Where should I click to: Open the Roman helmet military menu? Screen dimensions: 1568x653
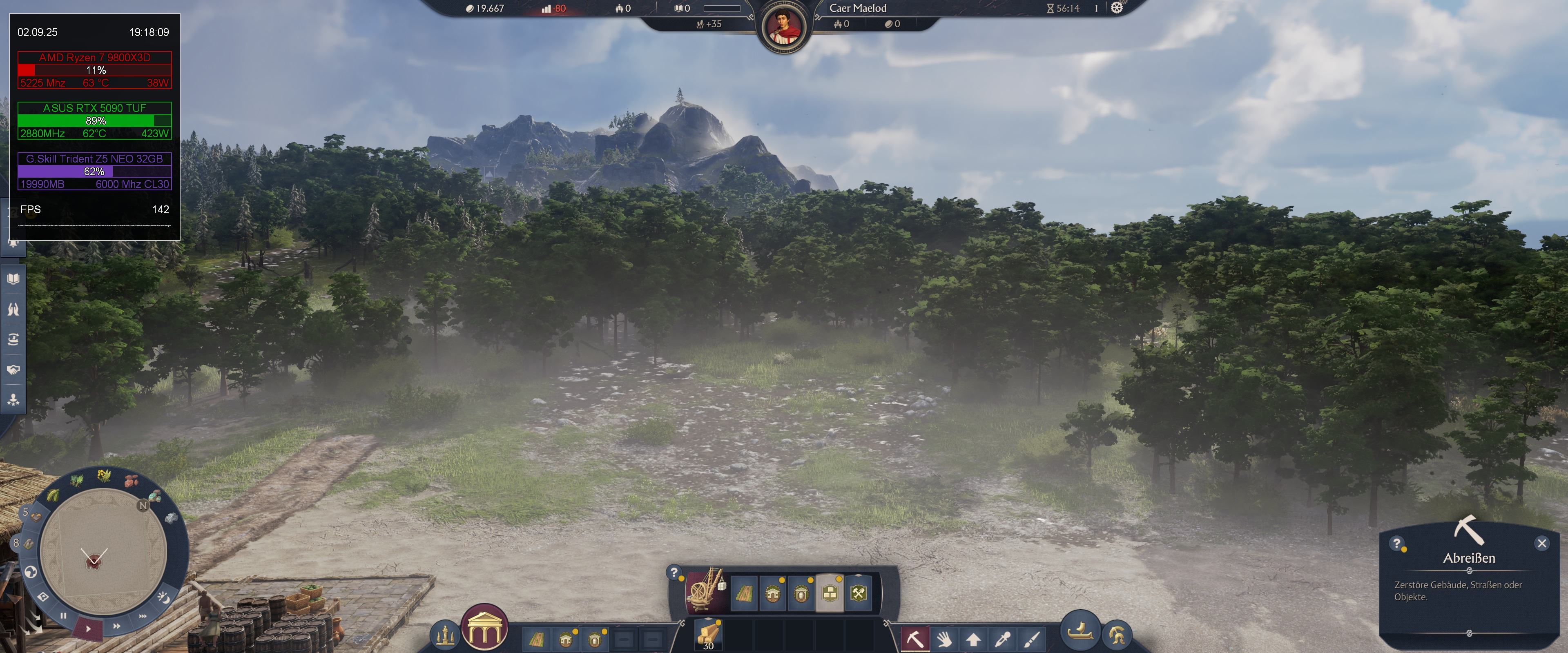click(1116, 635)
